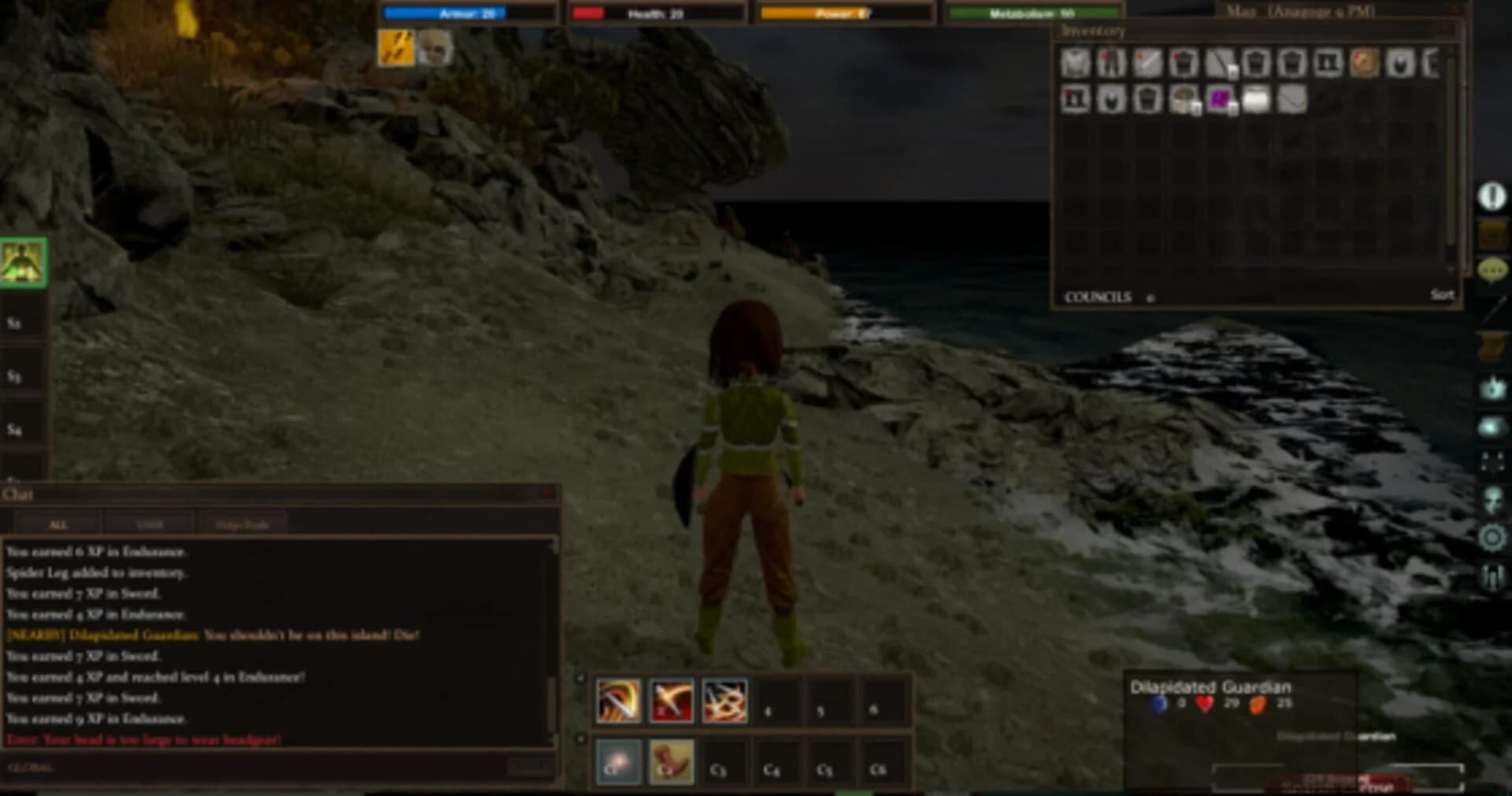Click the C2 consumable slot with the meat icon
The height and width of the screenshot is (796, 1512).
(x=671, y=763)
